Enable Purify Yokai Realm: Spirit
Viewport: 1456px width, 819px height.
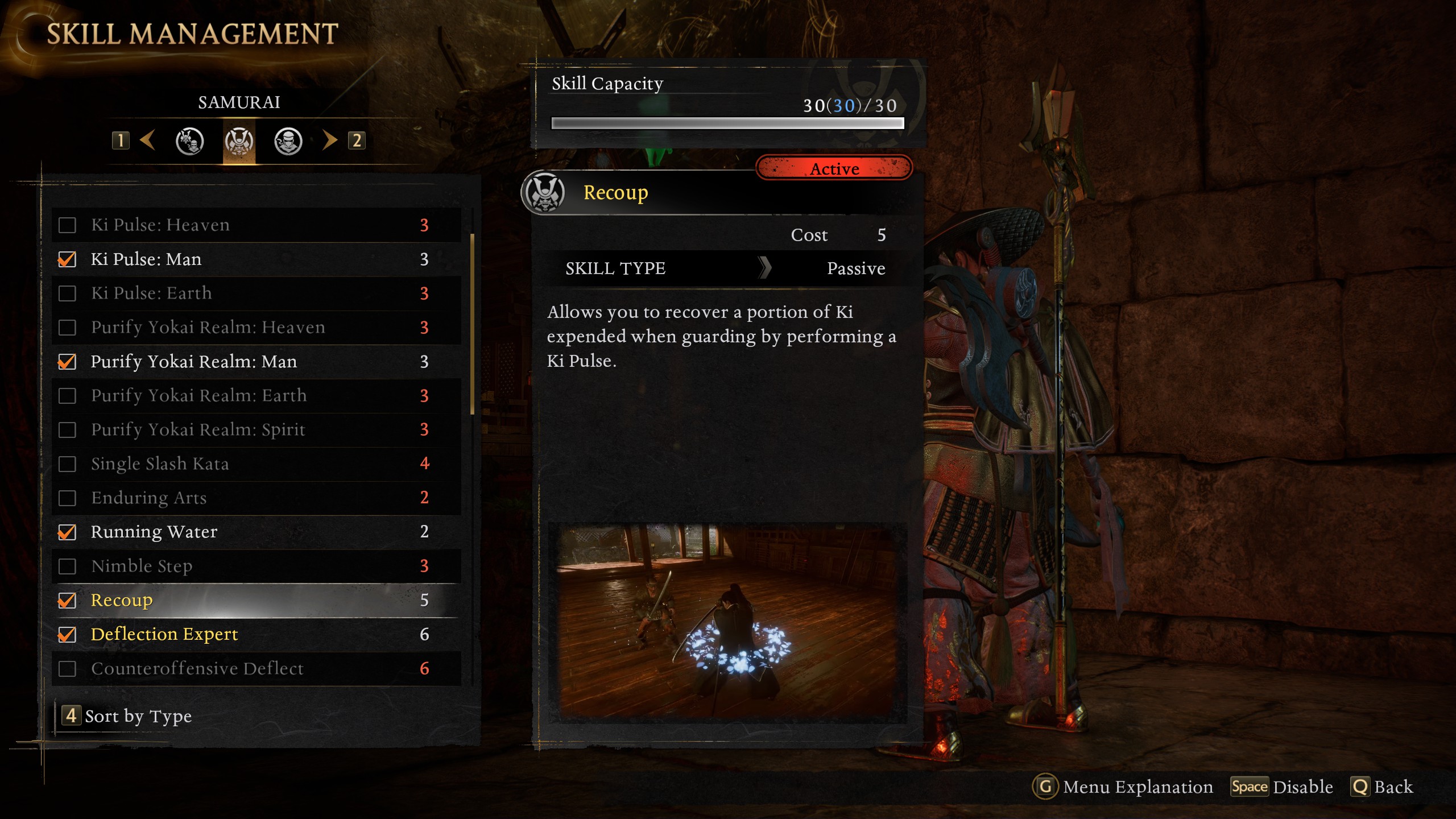(67, 430)
